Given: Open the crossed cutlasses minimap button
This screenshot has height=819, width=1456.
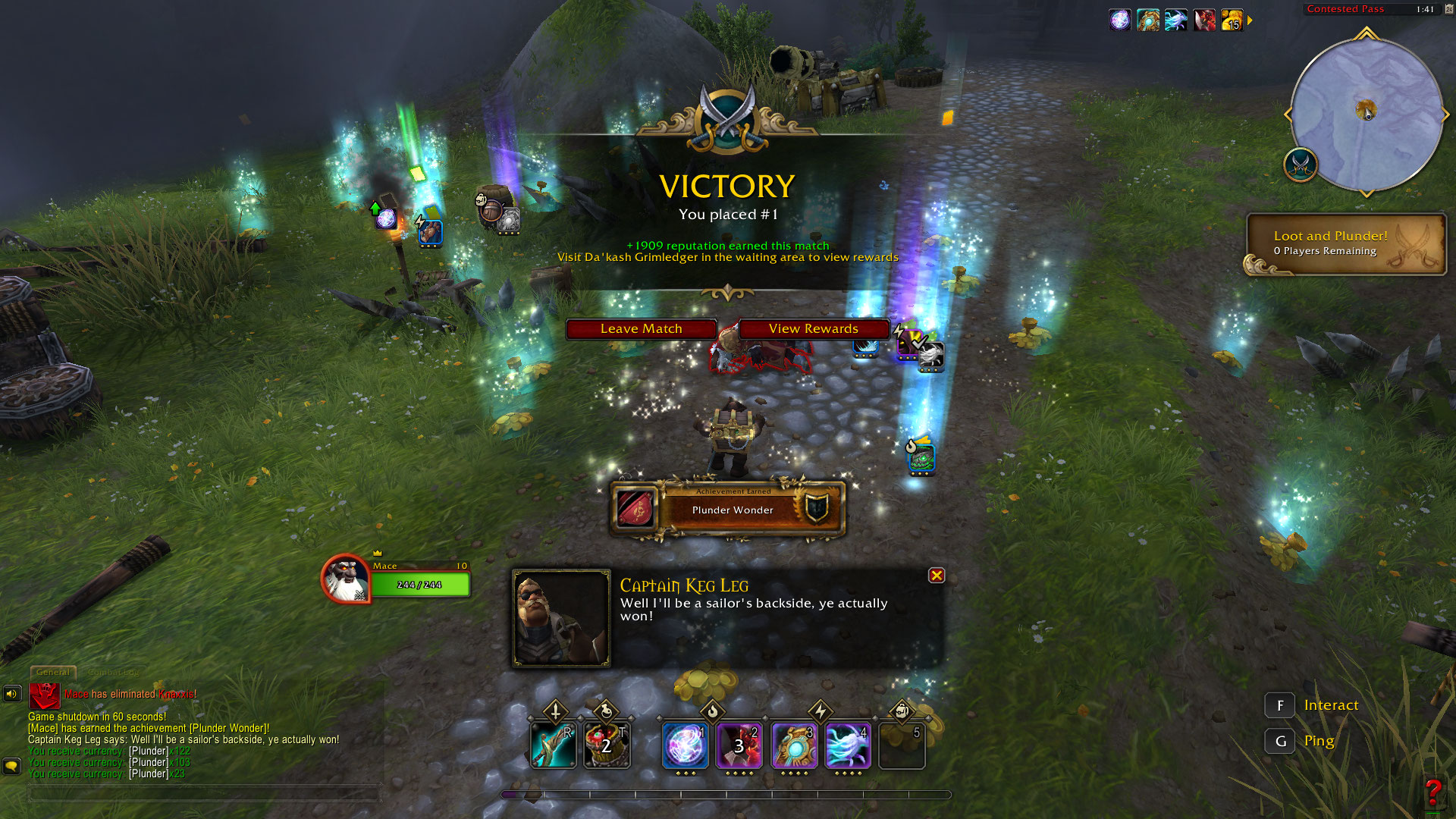Looking at the screenshot, I should coord(1301,164).
